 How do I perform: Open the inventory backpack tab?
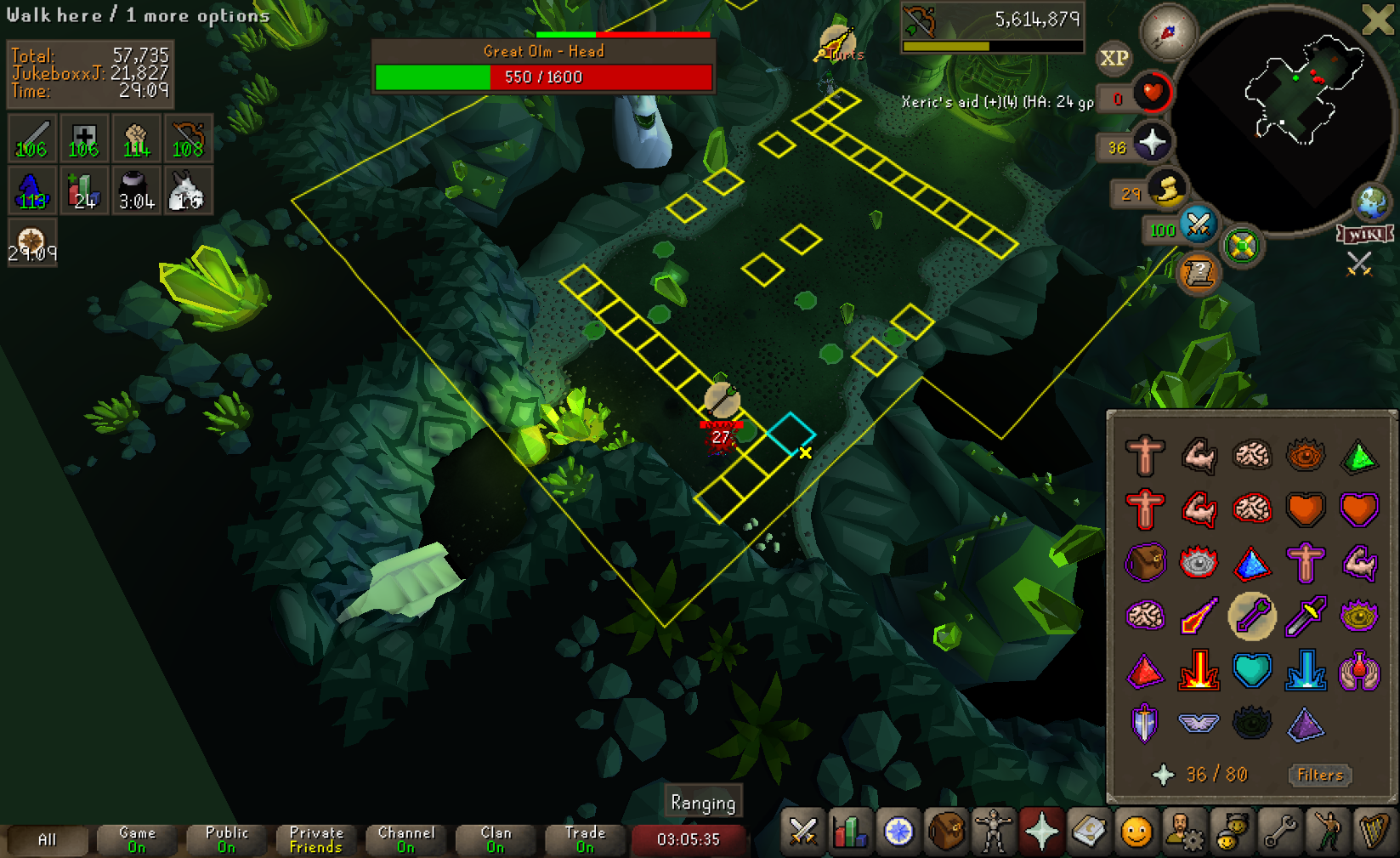(945, 832)
